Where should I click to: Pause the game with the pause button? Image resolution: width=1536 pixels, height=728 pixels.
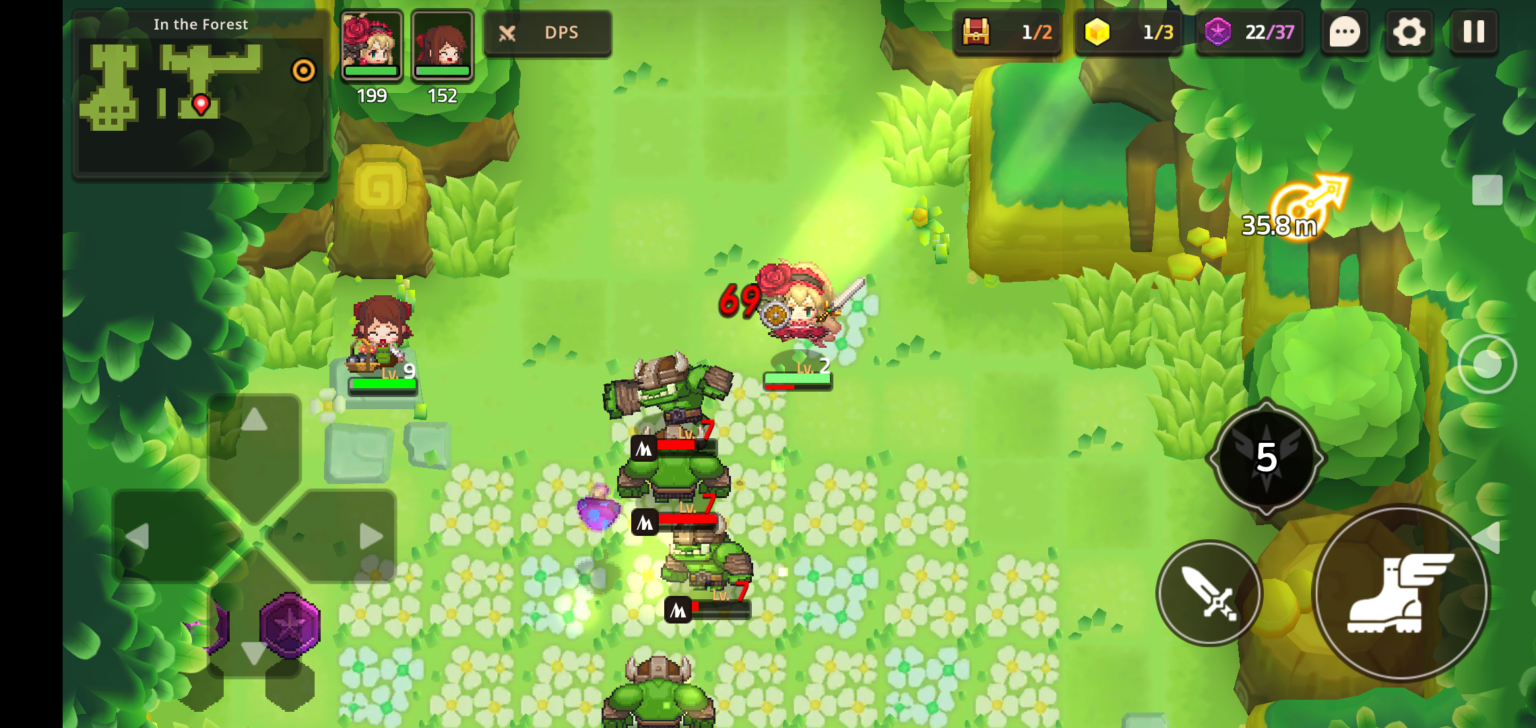(1473, 33)
